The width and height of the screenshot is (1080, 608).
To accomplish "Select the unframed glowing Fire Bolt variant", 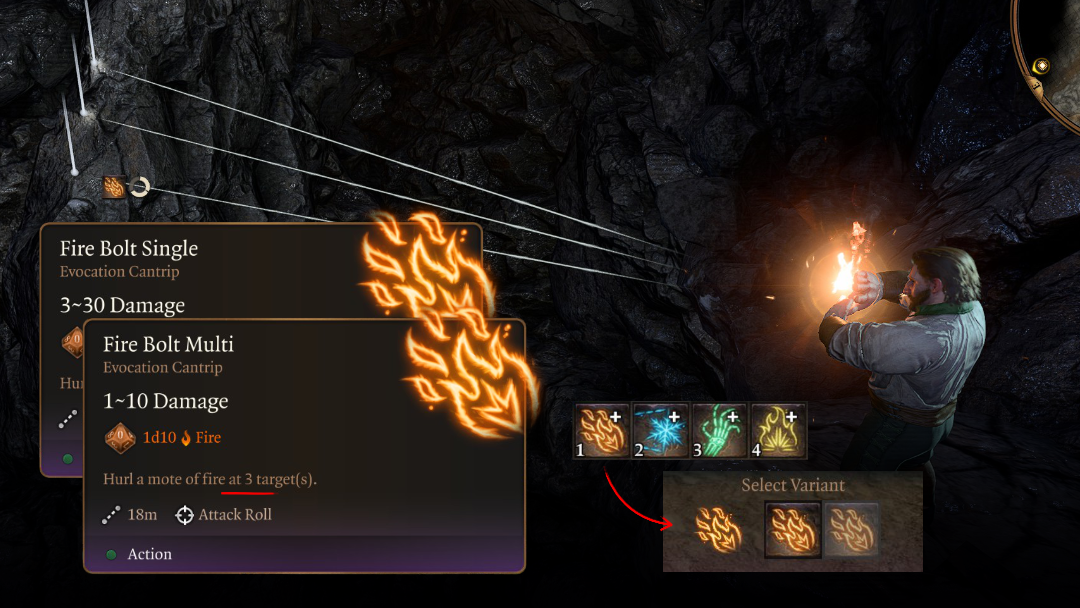I will (x=720, y=528).
